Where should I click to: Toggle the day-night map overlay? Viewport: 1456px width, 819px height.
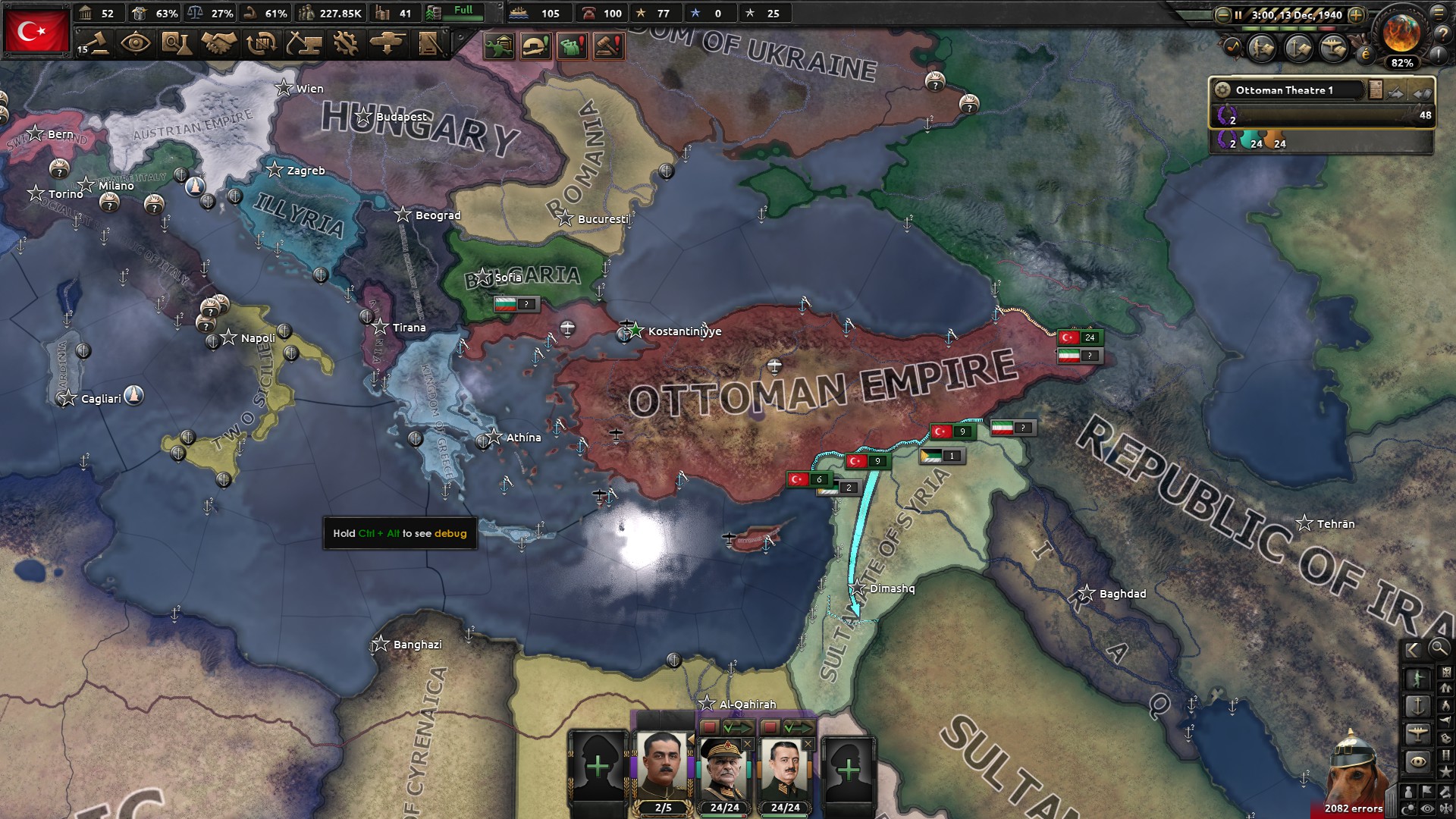(x=1407, y=808)
